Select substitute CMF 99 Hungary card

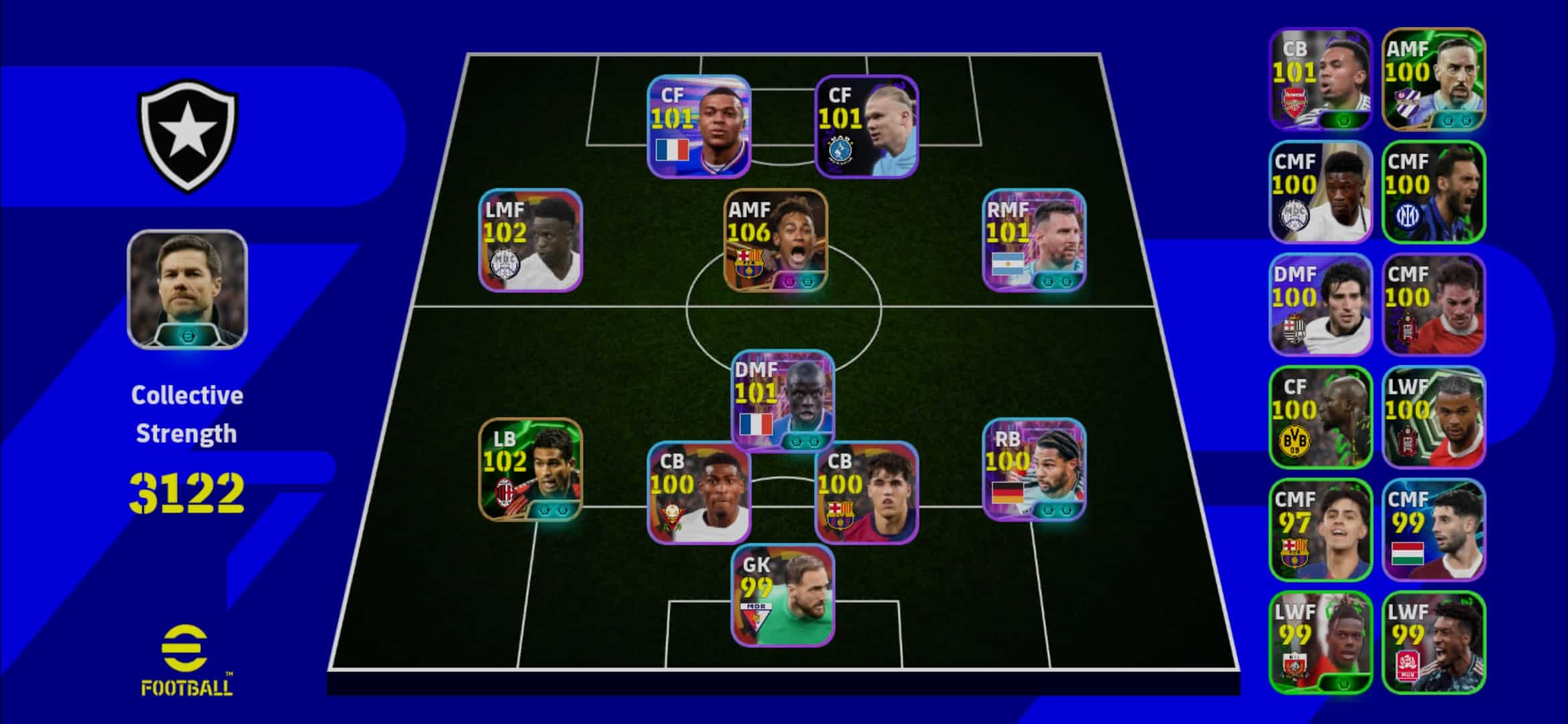tap(1433, 530)
